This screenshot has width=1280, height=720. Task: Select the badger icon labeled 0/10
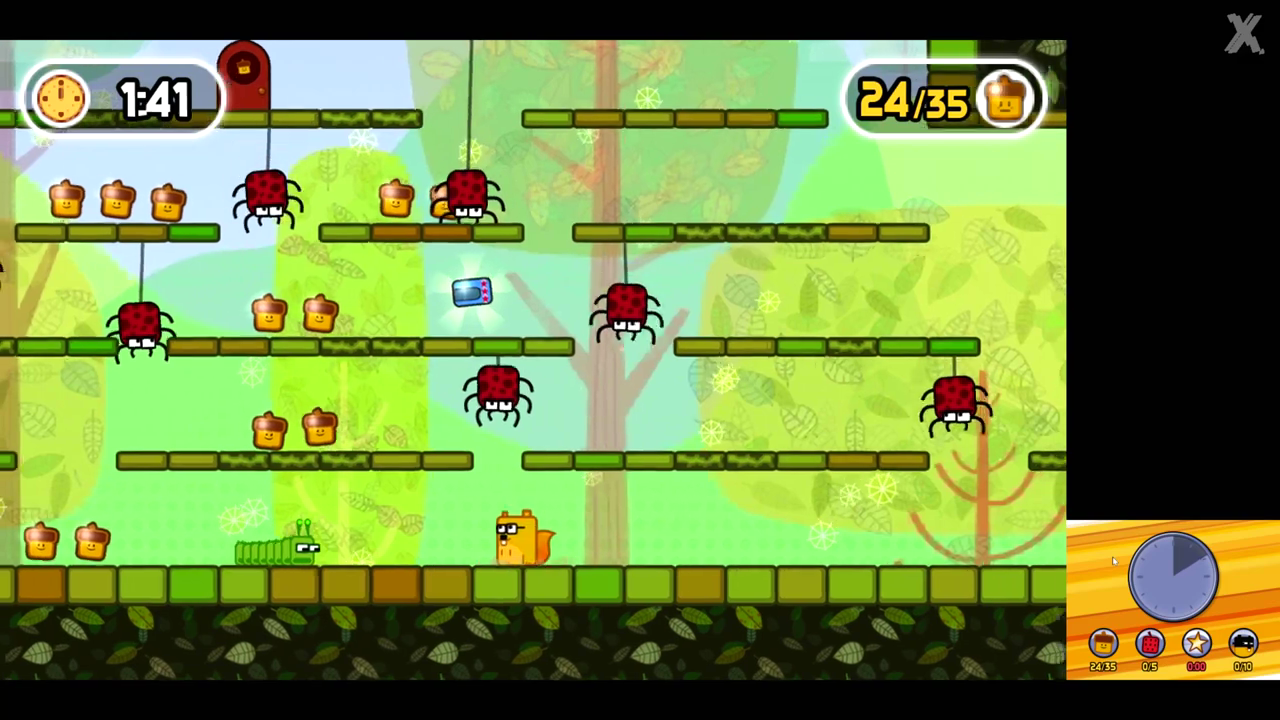click(x=1242, y=643)
